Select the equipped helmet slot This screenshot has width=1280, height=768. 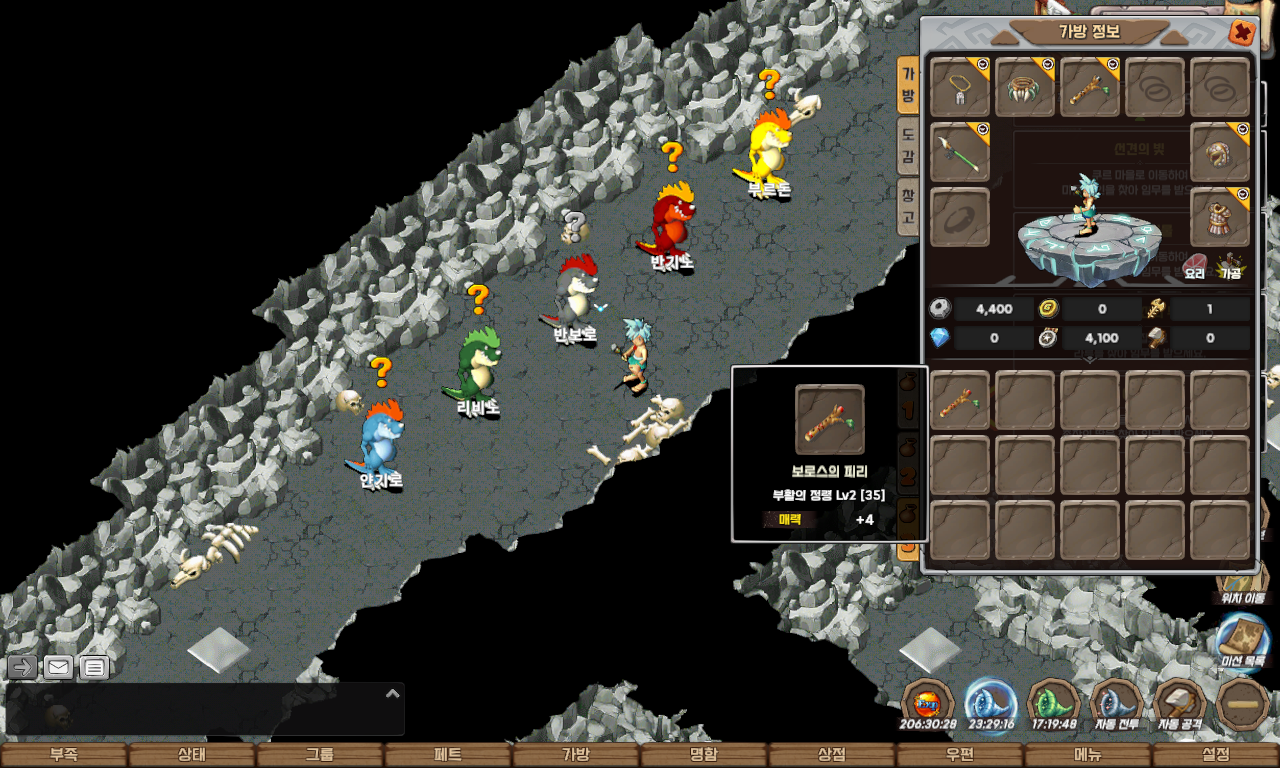click(x=1220, y=153)
